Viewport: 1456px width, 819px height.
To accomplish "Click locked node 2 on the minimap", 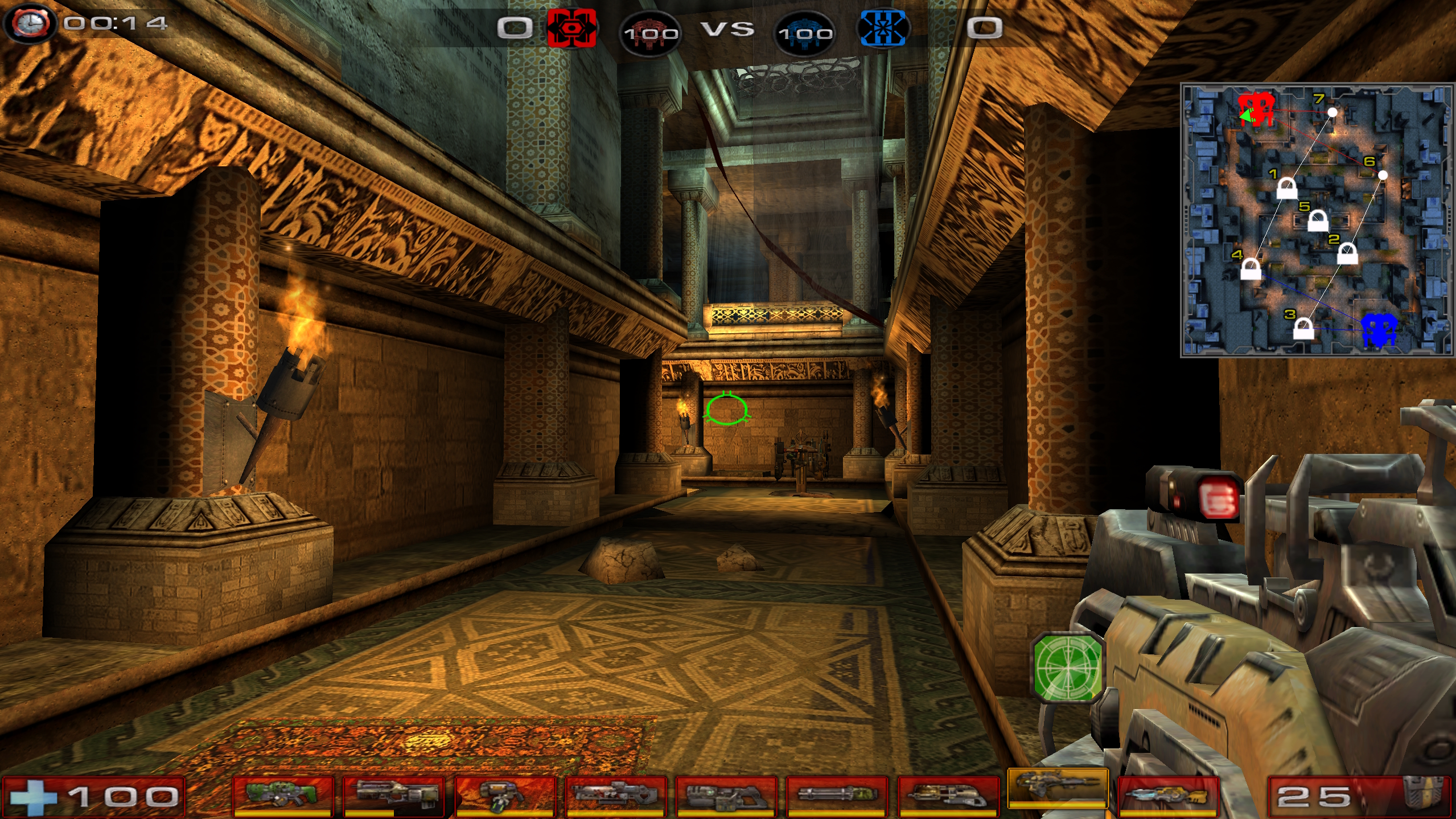I will pos(1347,253).
